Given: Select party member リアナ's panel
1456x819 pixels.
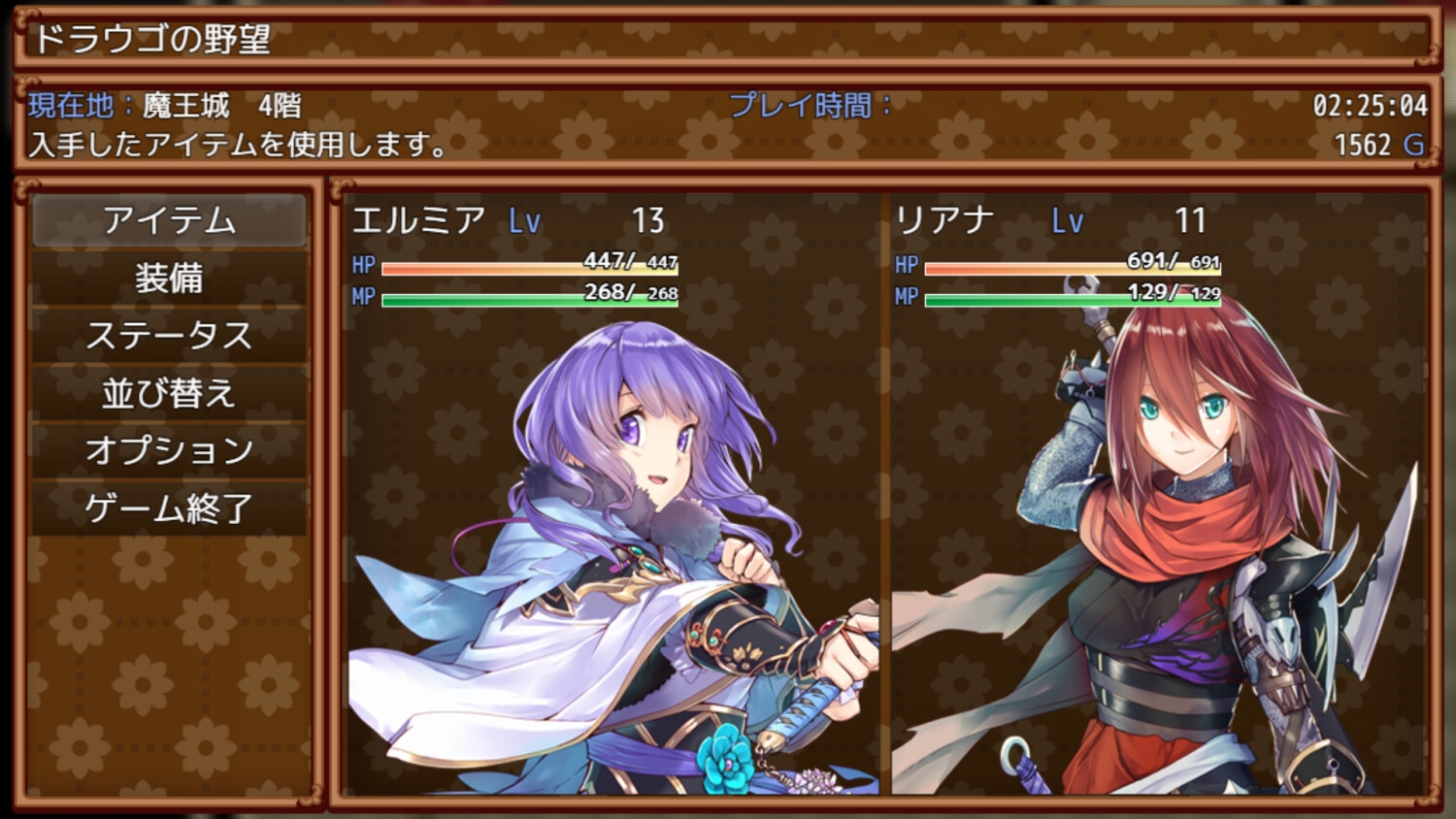Looking at the screenshot, I should [1157, 495].
